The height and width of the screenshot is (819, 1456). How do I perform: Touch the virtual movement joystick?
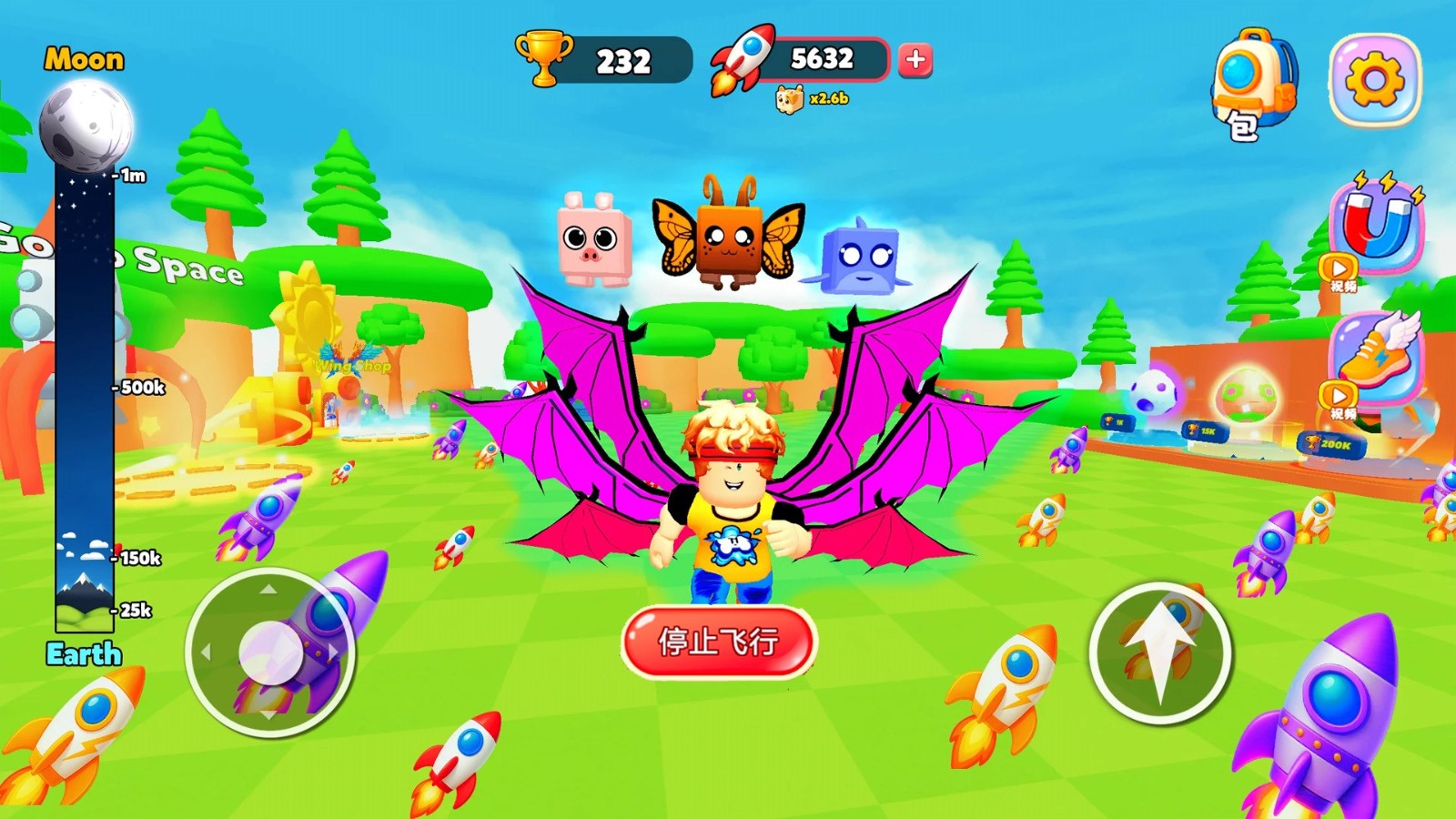click(269, 652)
